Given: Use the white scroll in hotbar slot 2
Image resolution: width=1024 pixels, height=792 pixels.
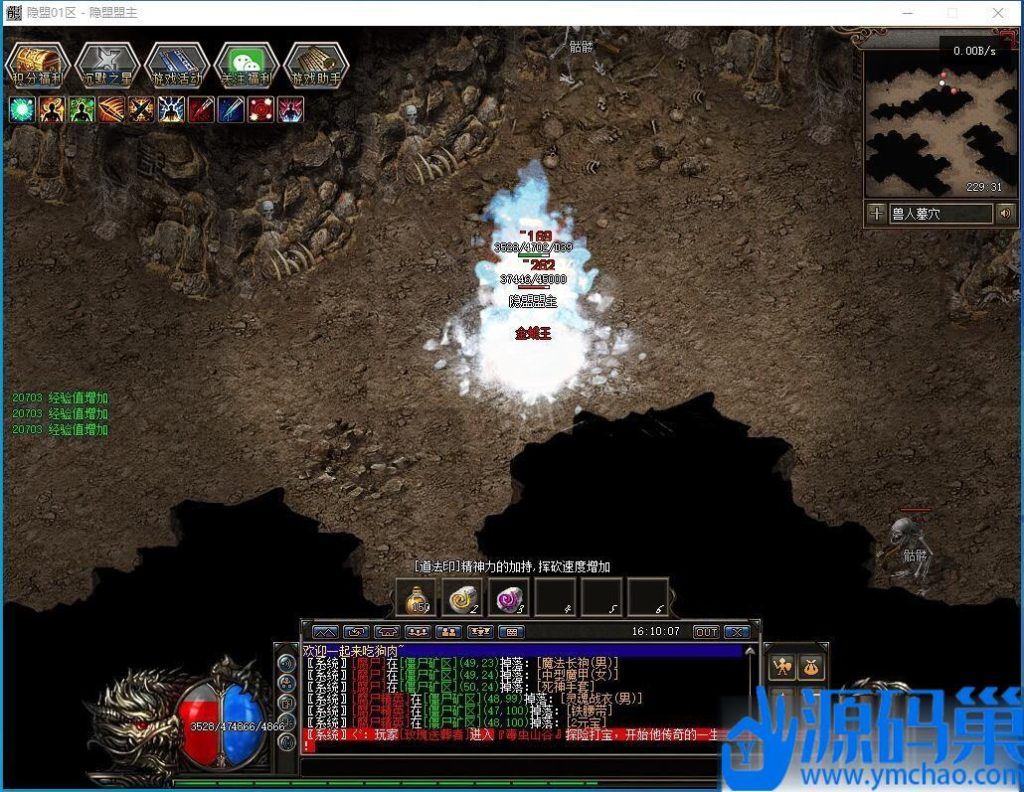Looking at the screenshot, I should point(462,598).
